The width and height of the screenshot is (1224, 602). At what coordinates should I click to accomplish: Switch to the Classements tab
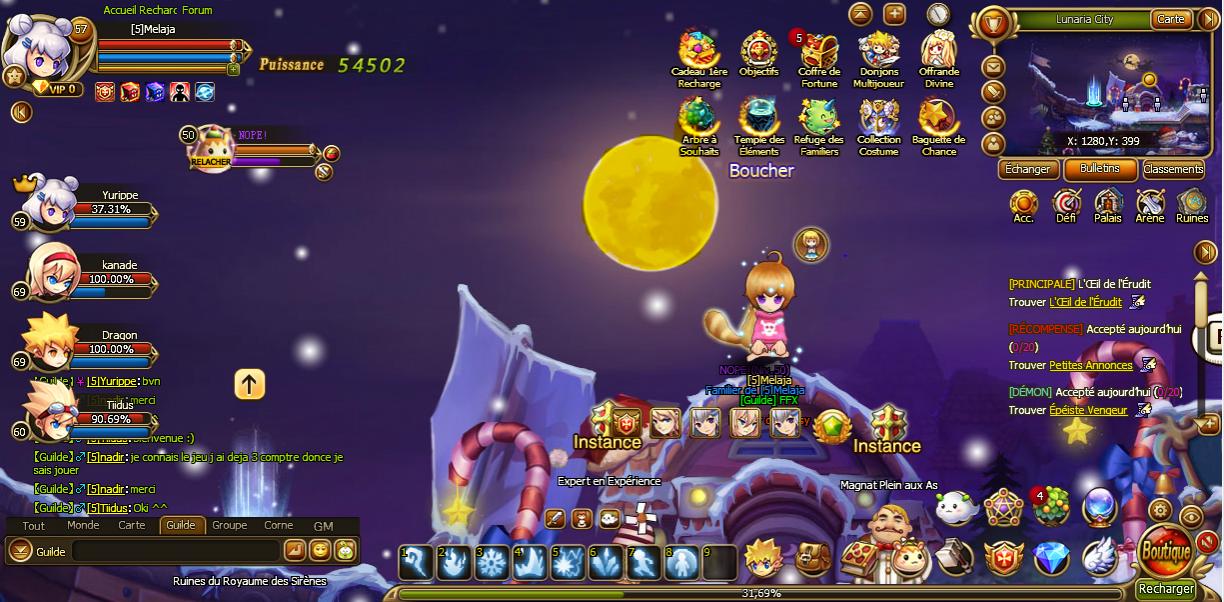click(1173, 169)
